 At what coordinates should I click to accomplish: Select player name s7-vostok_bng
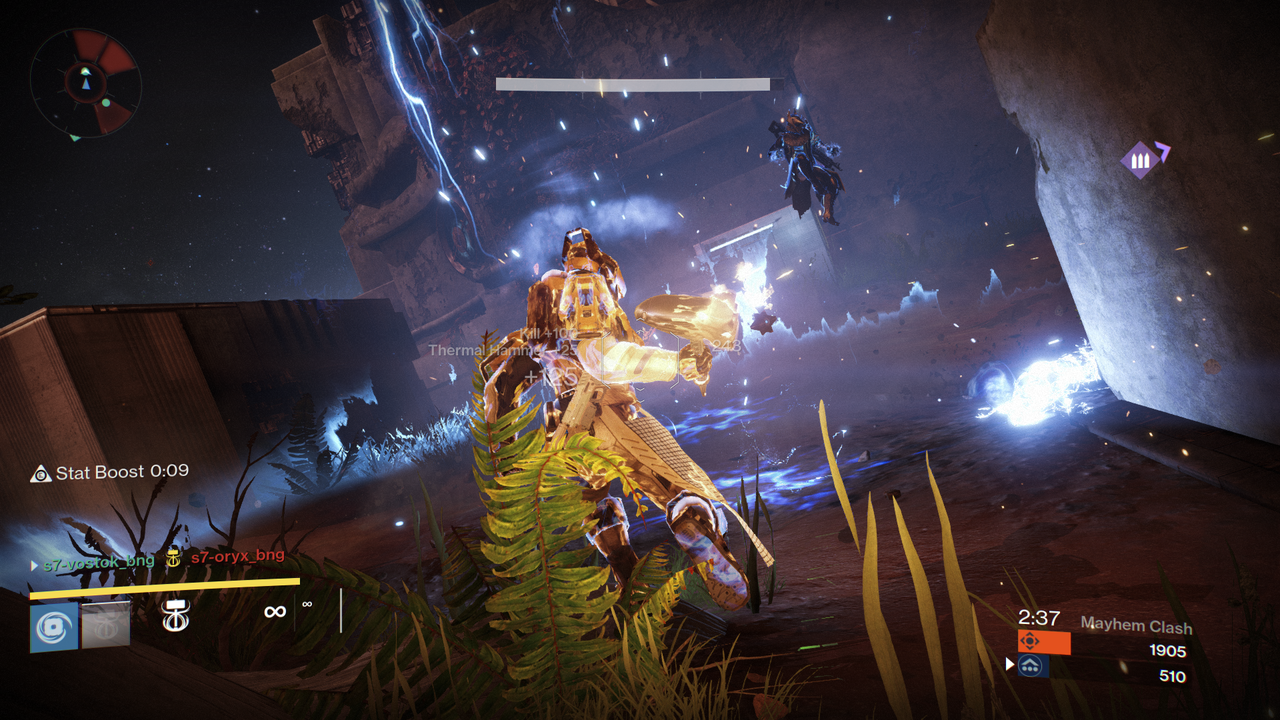pos(98,562)
